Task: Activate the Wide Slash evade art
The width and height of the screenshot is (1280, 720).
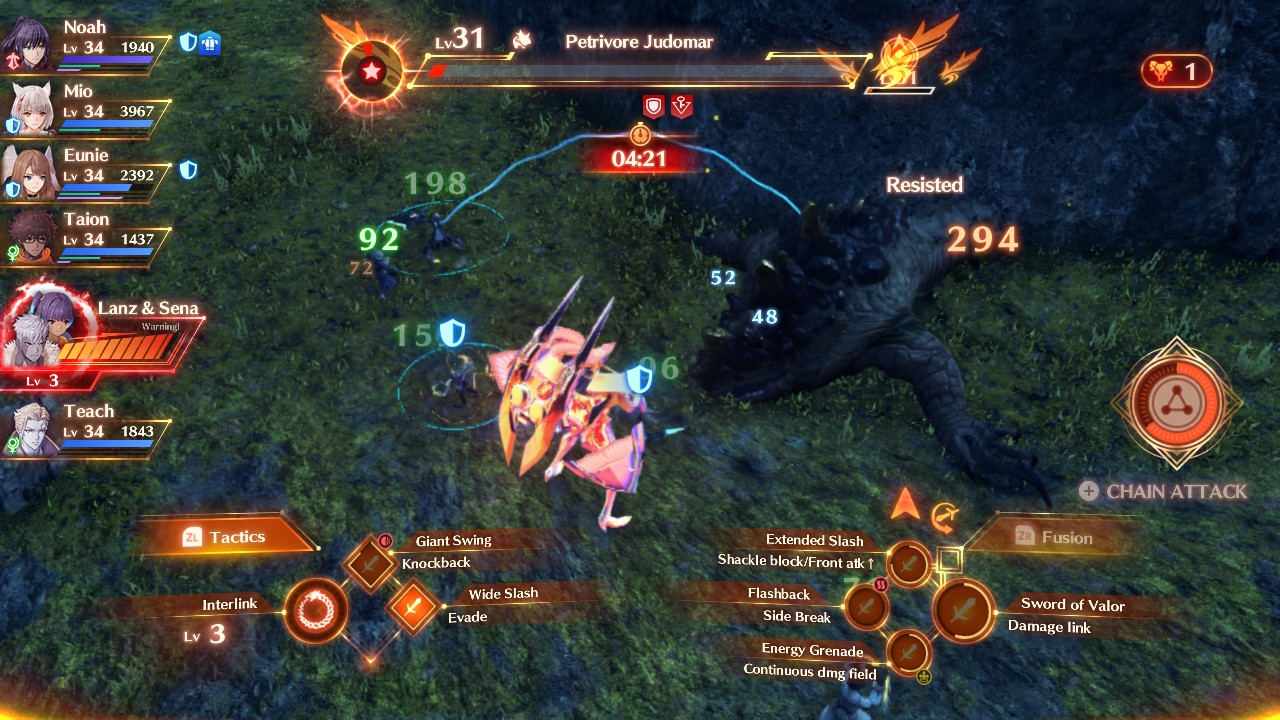Action: click(x=414, y=605)
